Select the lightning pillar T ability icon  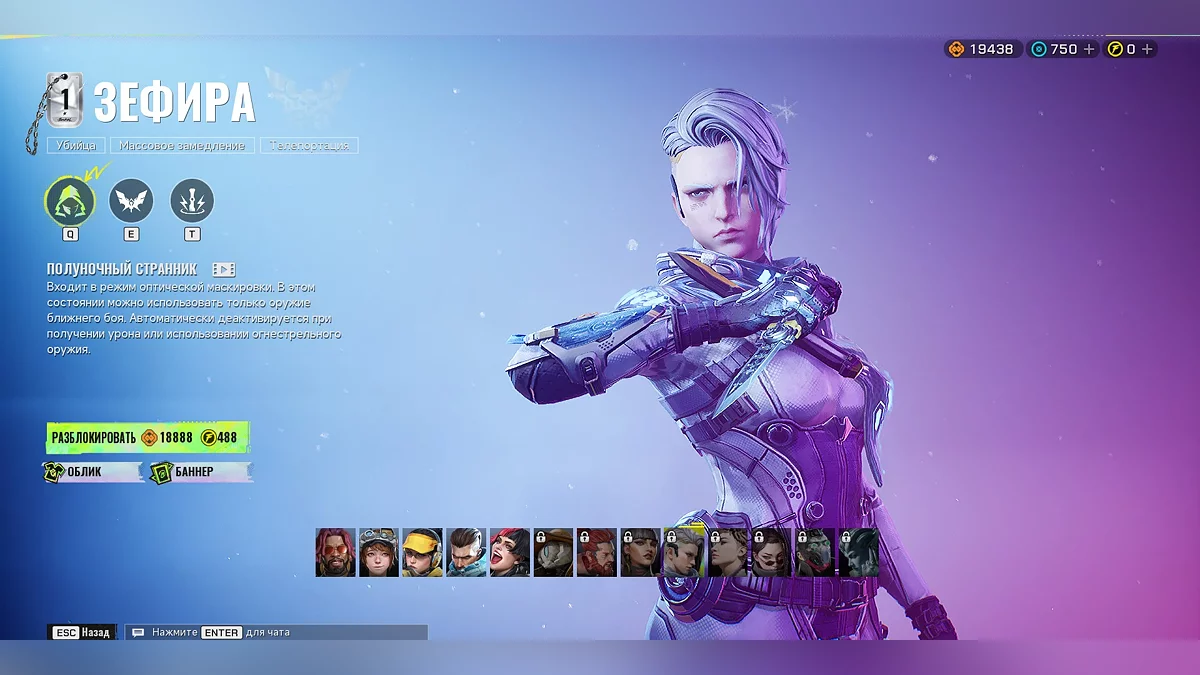pos(192,201)
